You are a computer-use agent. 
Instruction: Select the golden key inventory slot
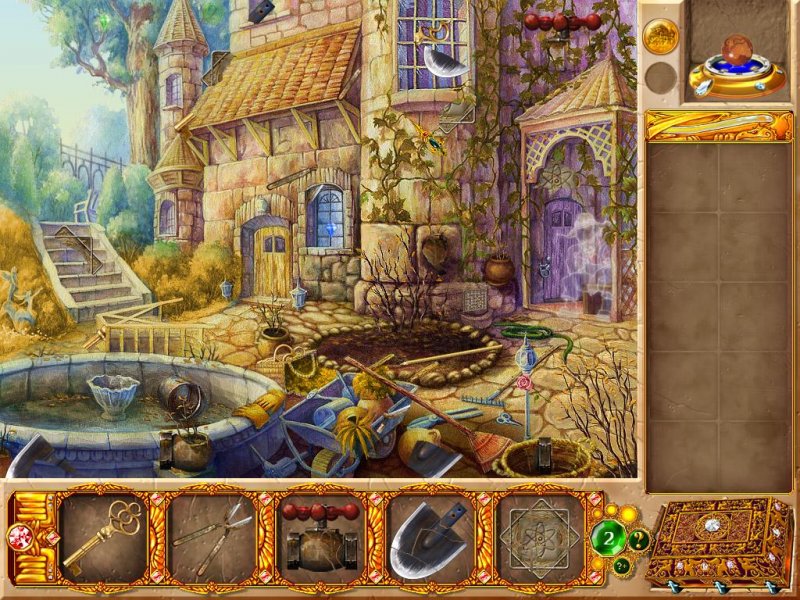coord(103,539)
